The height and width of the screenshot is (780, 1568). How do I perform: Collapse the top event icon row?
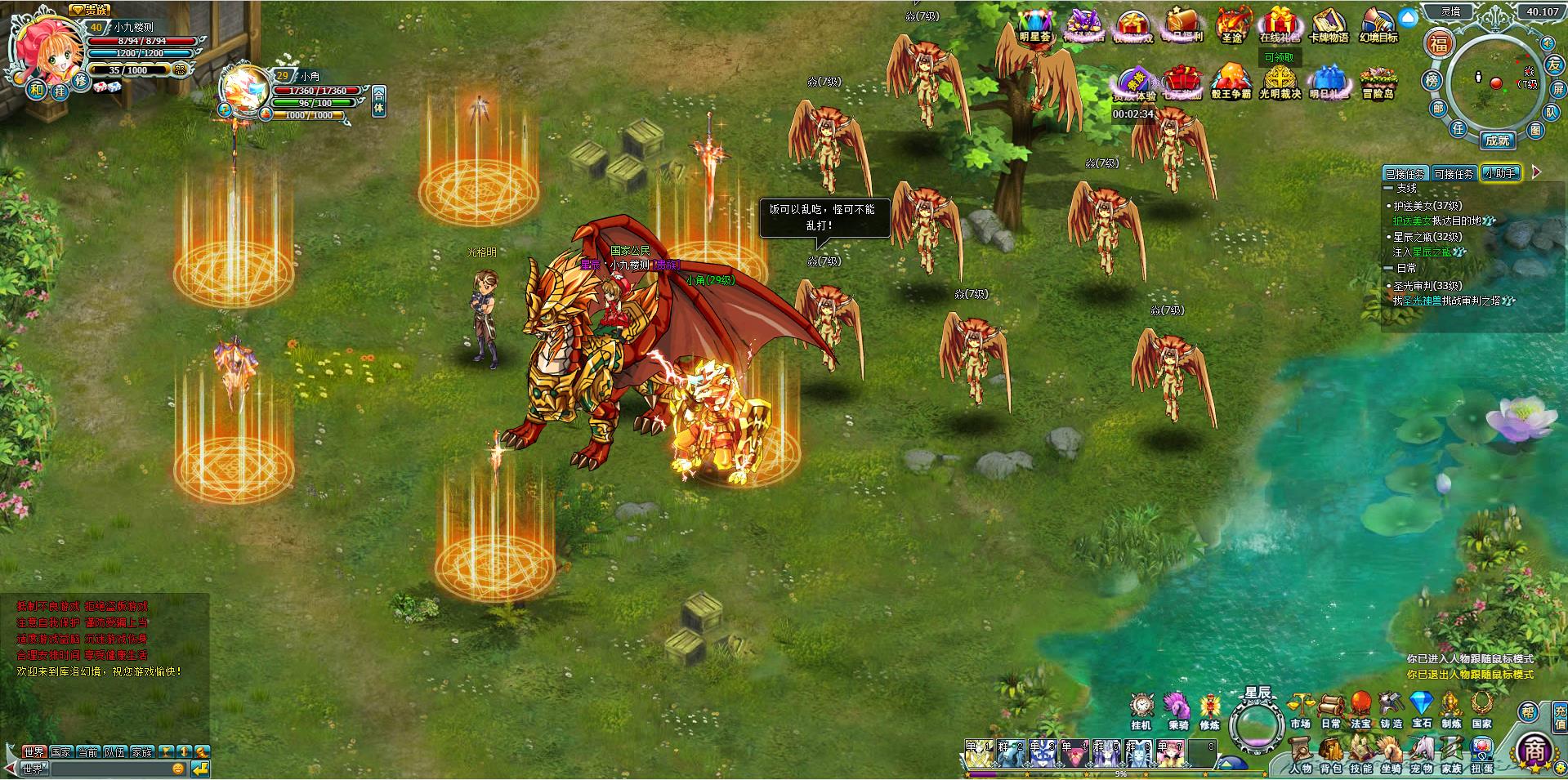pos(1407,16)
